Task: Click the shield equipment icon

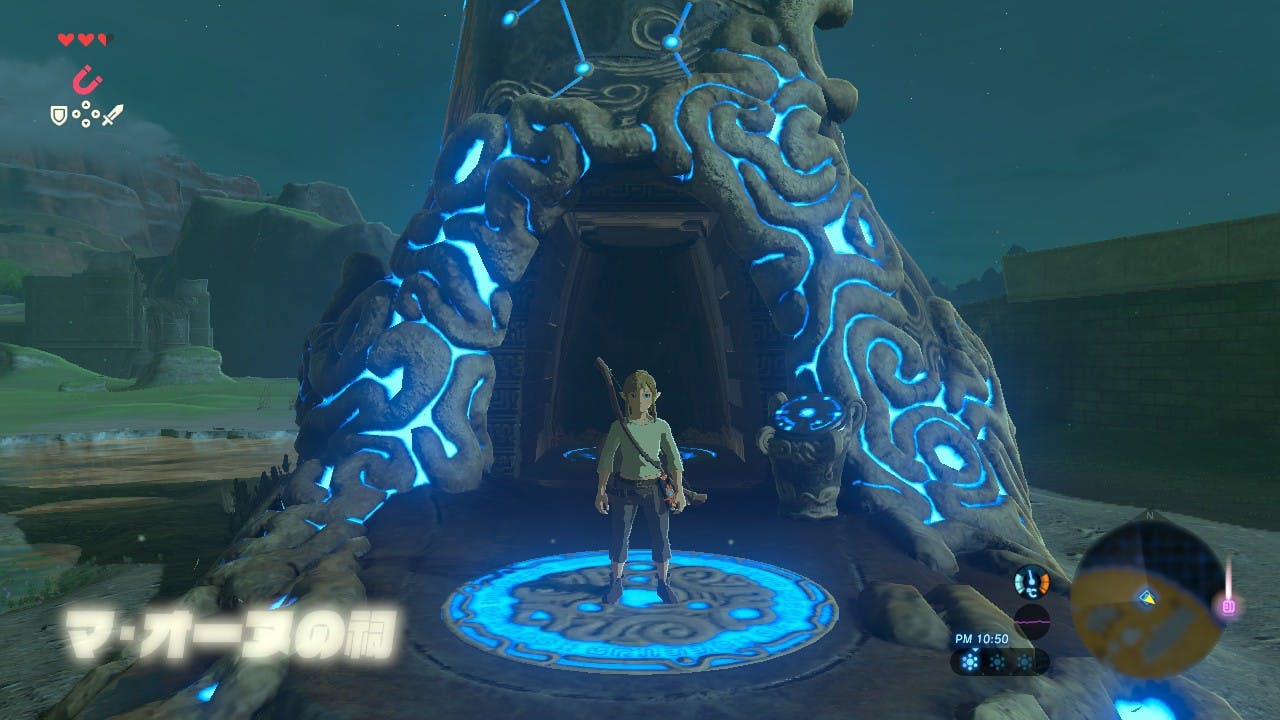Action: point(59,116)
